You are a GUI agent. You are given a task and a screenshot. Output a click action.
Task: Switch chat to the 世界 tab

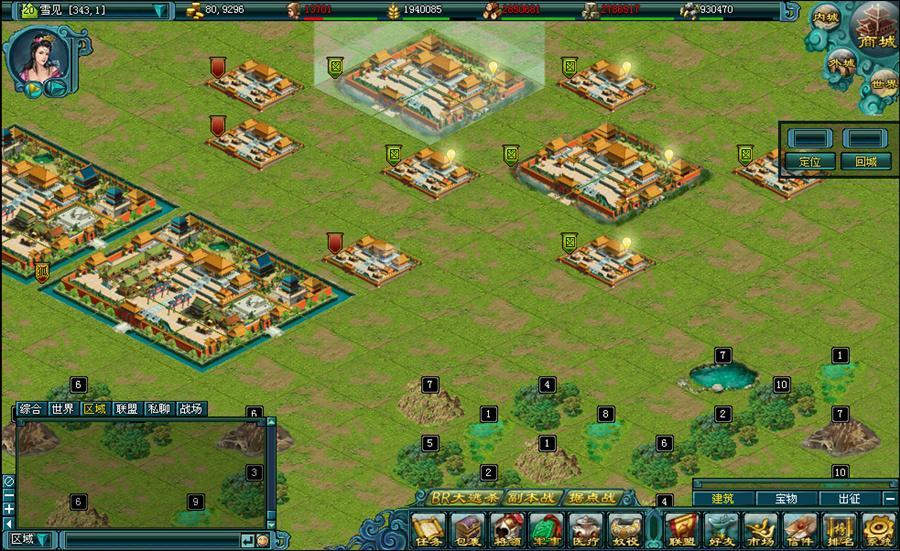[x=63, y=408]
